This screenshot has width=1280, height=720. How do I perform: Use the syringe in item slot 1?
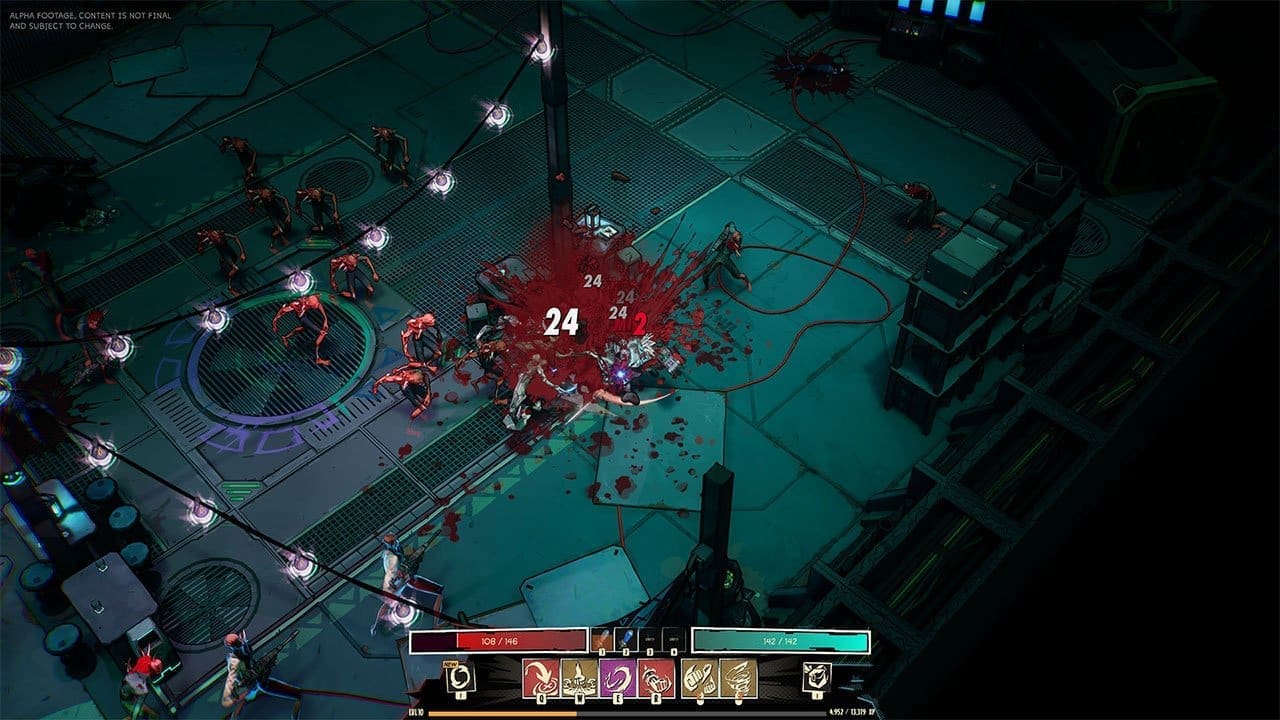coord(601,638)
